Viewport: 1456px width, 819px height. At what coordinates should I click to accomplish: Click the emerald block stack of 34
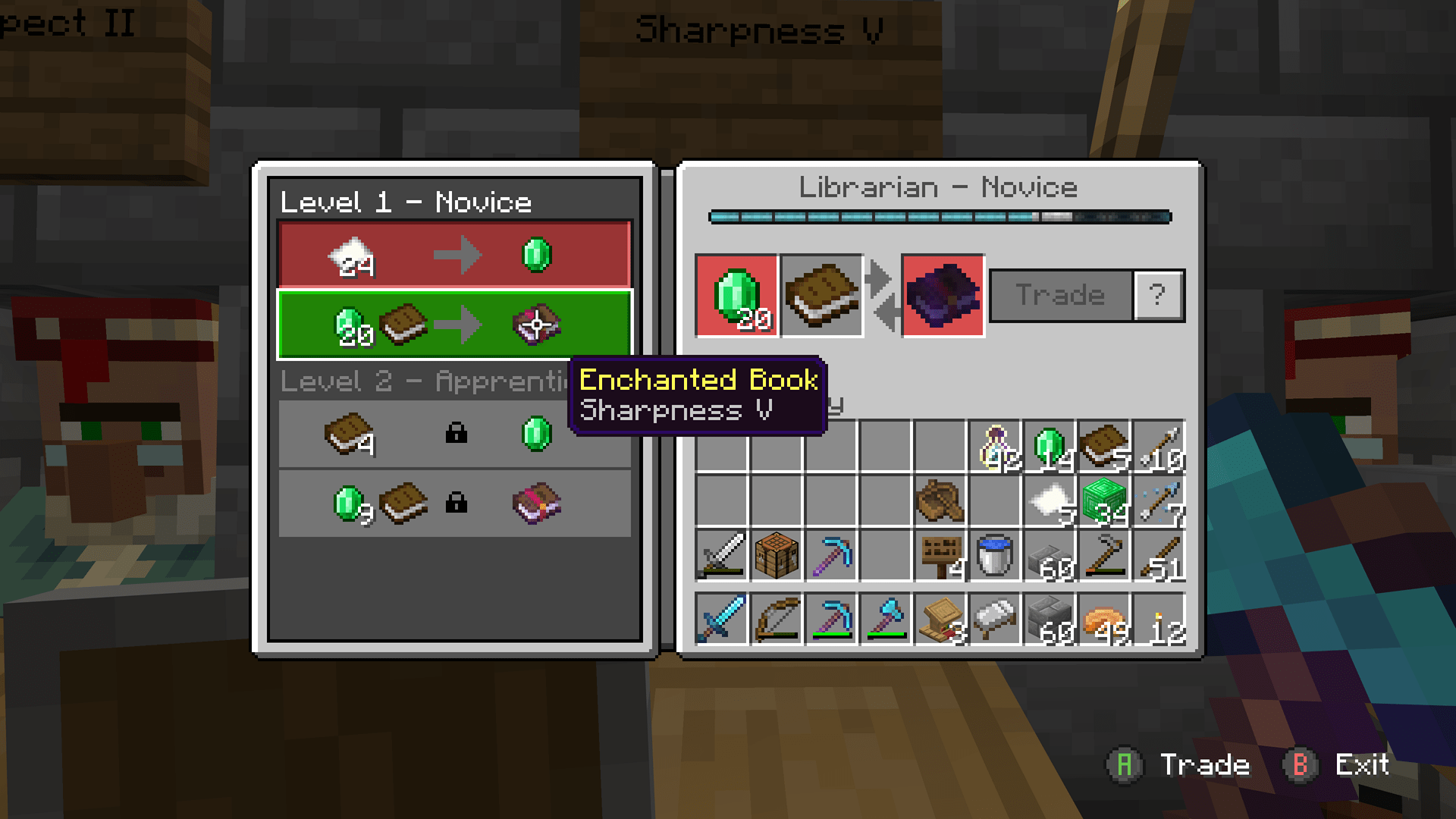(1103, 500)
